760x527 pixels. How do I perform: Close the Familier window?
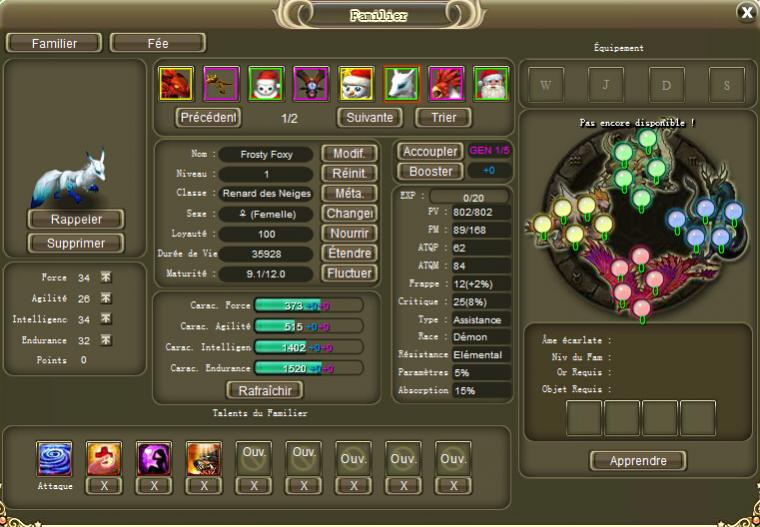[x=746, y=12]
